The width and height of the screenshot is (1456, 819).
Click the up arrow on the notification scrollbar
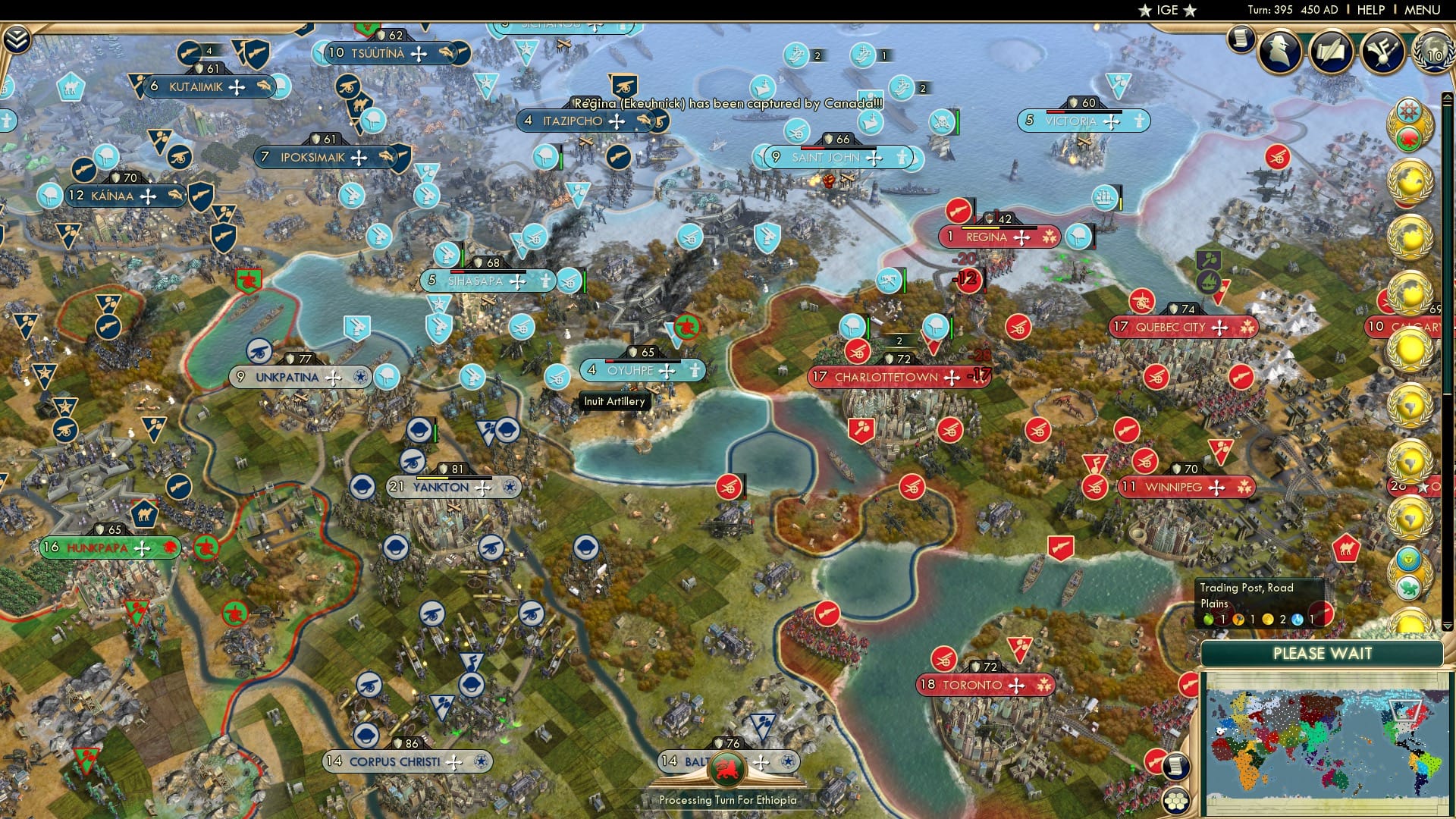pyautogui.click(x=1448, y=97)
